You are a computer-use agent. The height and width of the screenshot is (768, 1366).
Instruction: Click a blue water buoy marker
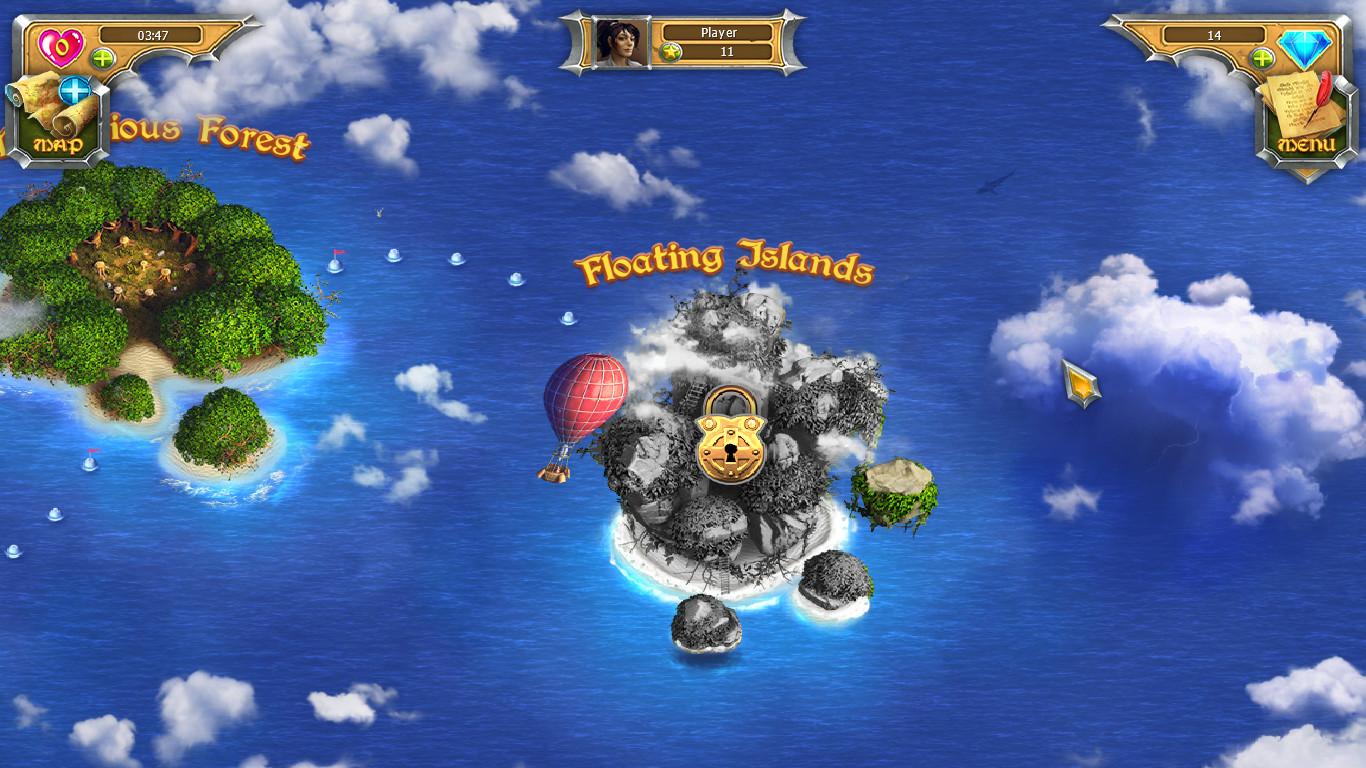[393, 258]
